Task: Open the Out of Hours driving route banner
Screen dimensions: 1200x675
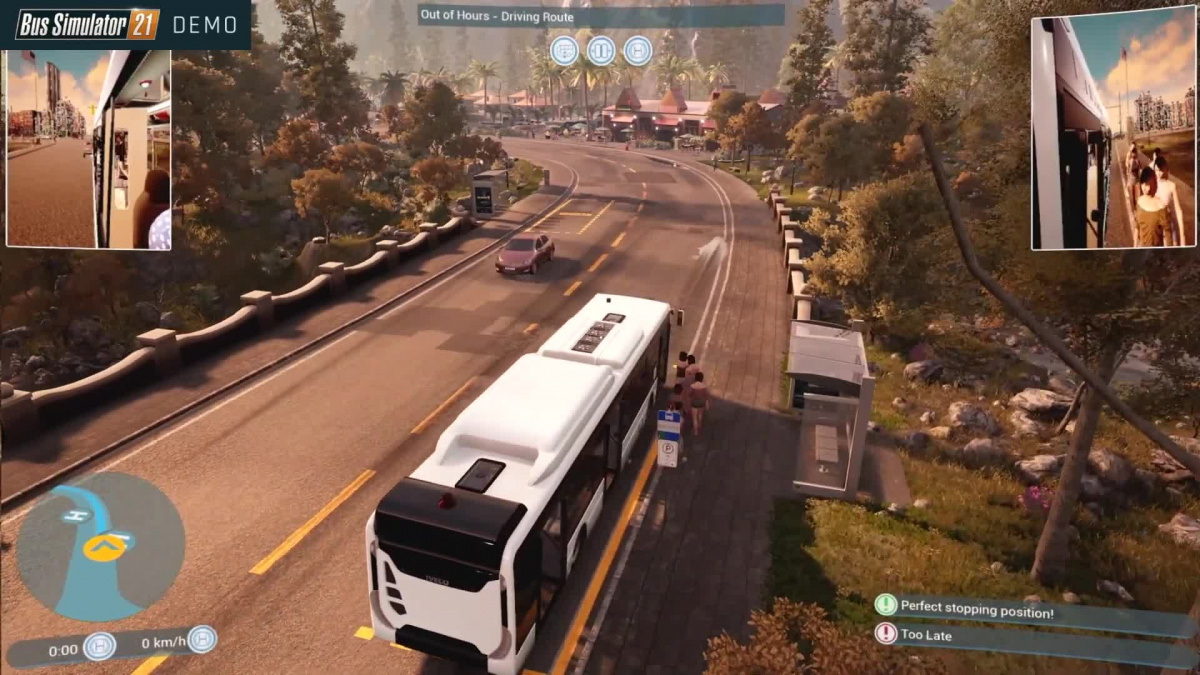Action: tap(600, 15)
